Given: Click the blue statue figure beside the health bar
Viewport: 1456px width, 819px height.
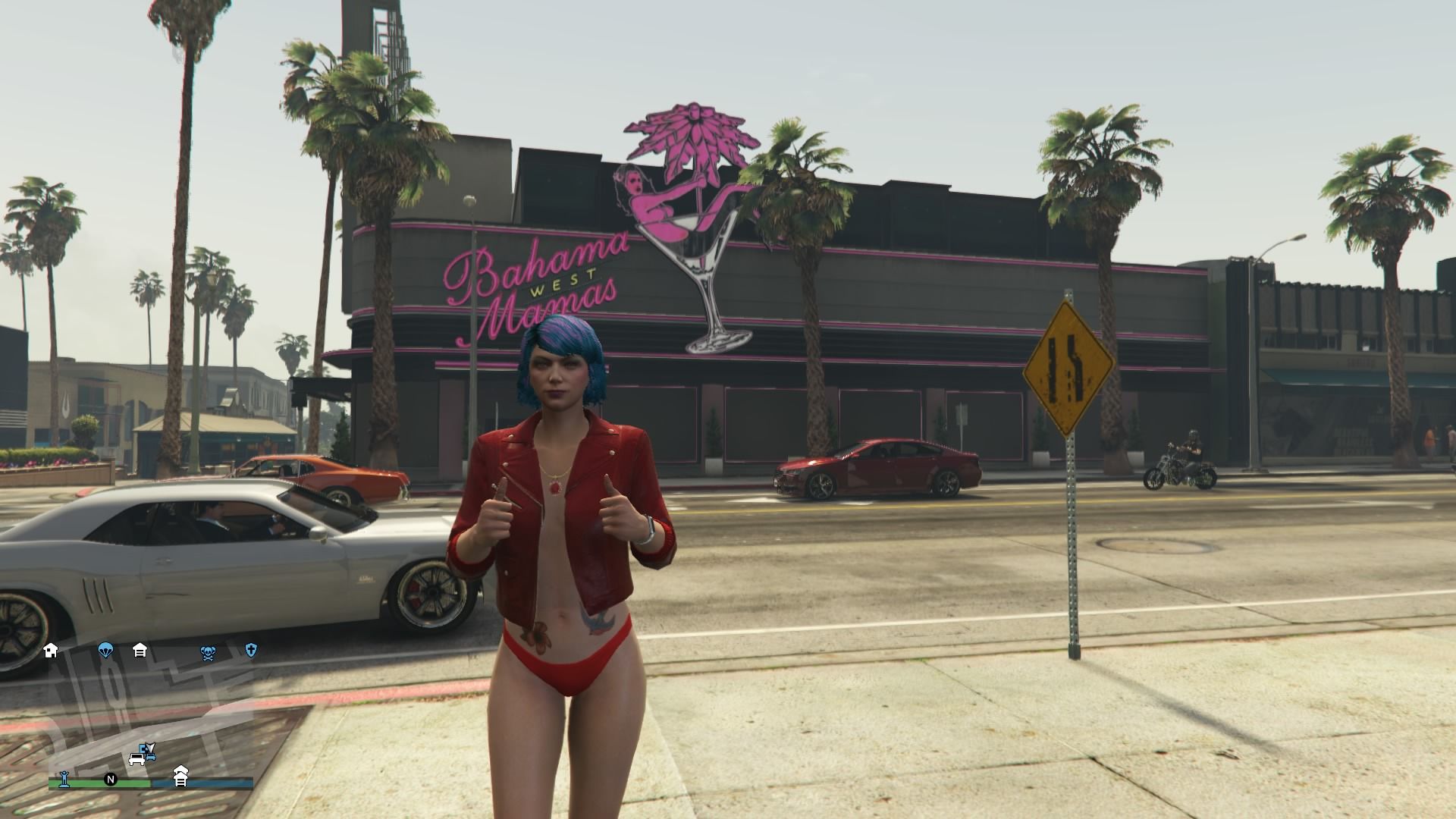Looking at the screenshot, I should coord(64,780).
